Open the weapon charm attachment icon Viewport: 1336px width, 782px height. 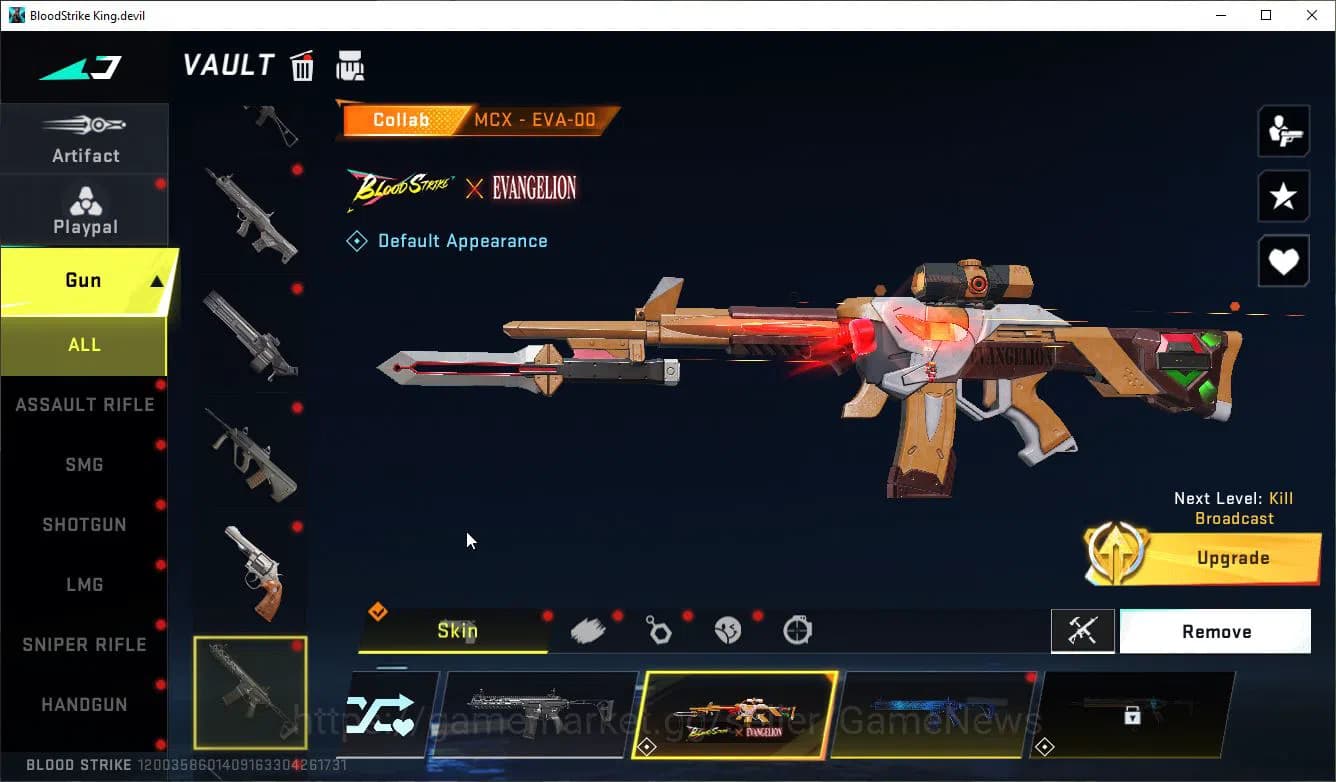[658, 629]
